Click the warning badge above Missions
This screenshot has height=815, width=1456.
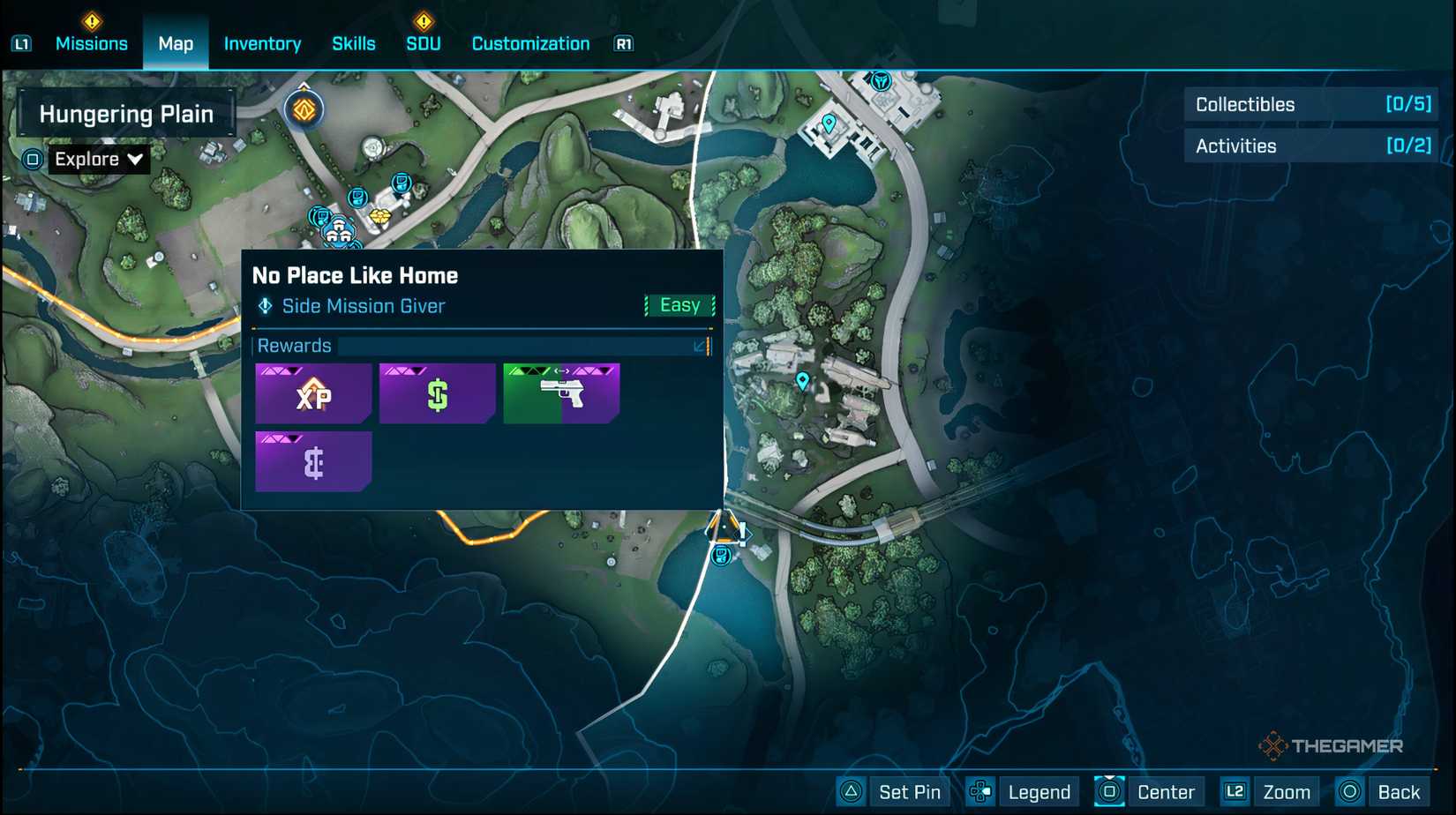92,21
